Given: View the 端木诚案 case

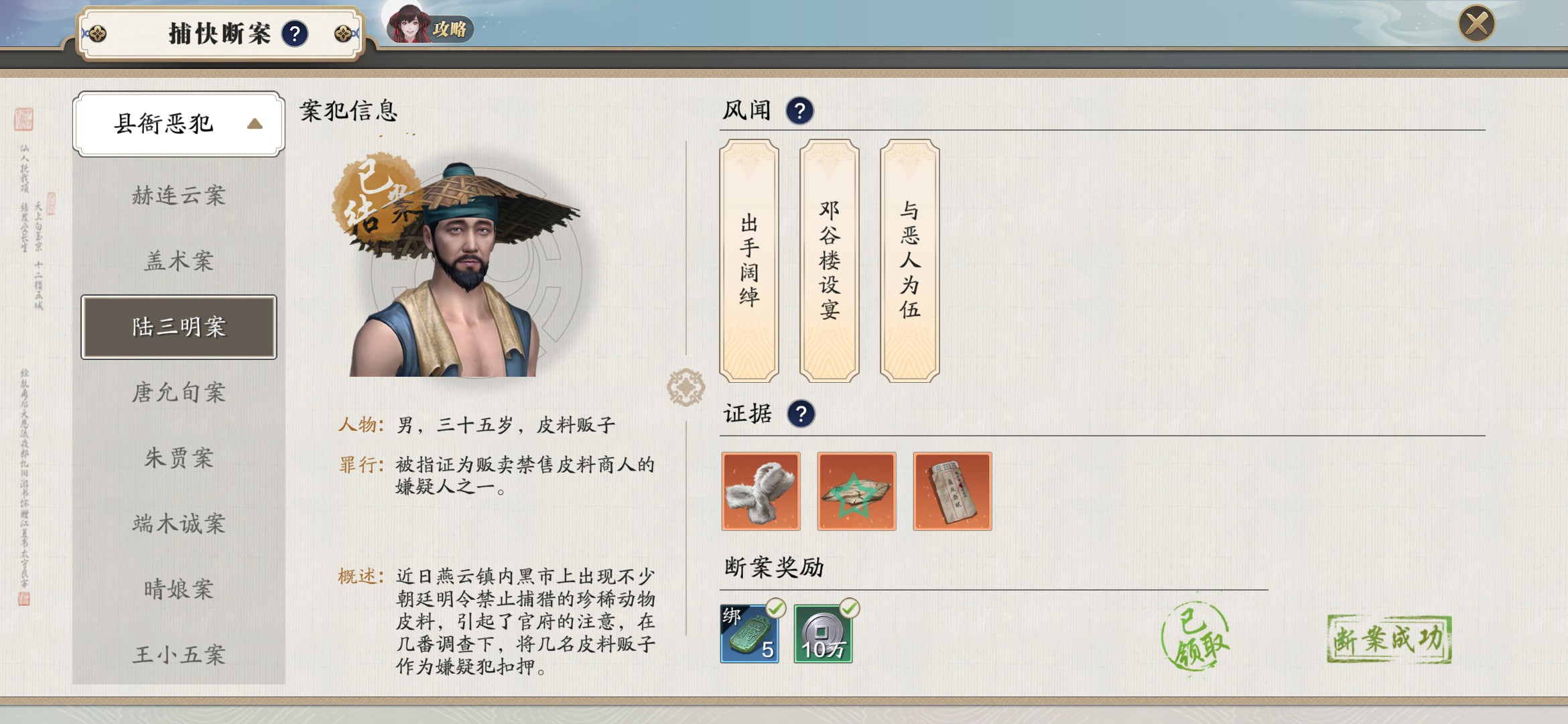Looking at the screenshot, I should [178, 524].
